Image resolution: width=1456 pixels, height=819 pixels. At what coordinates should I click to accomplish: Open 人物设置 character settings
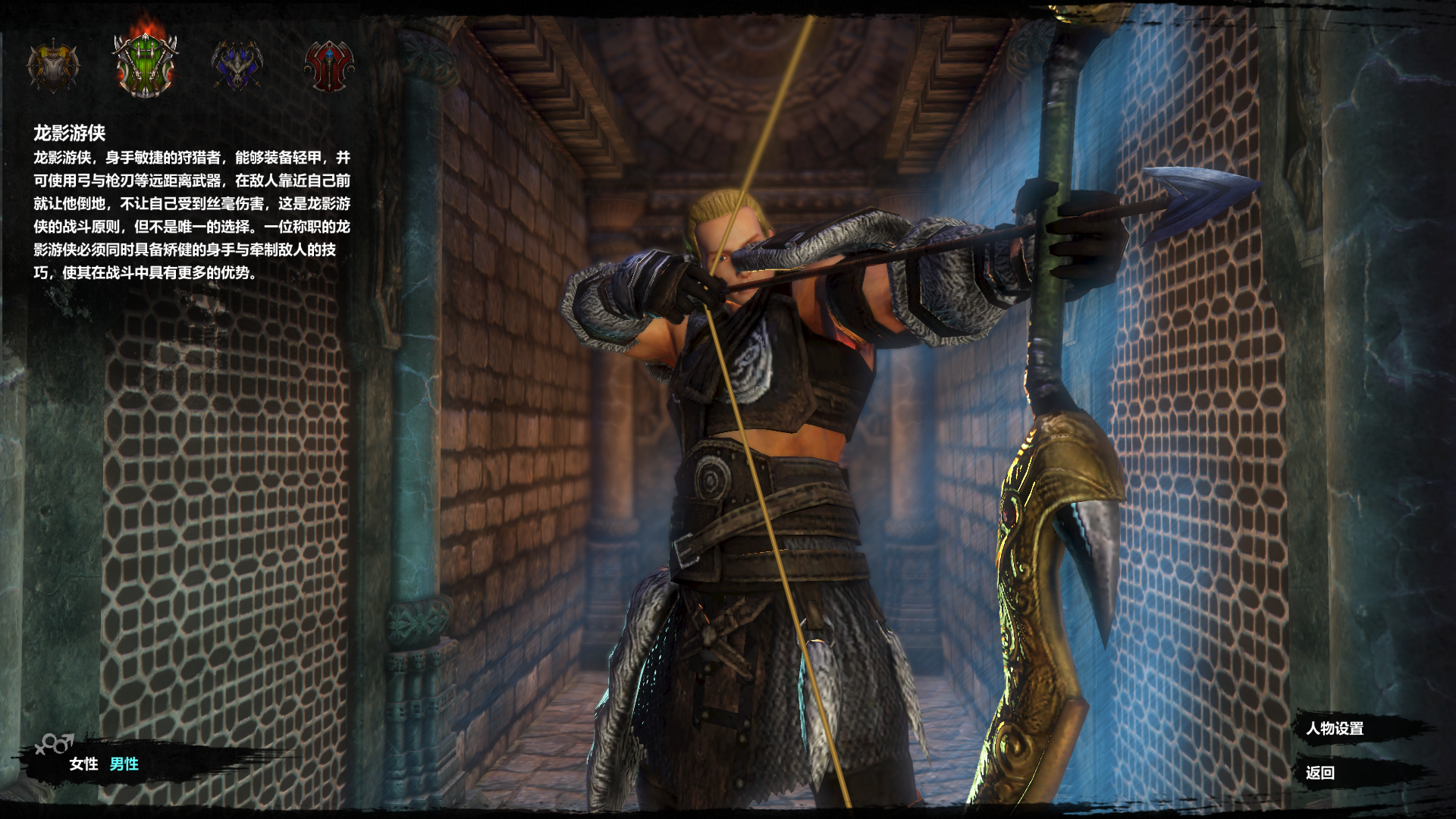1335,729
